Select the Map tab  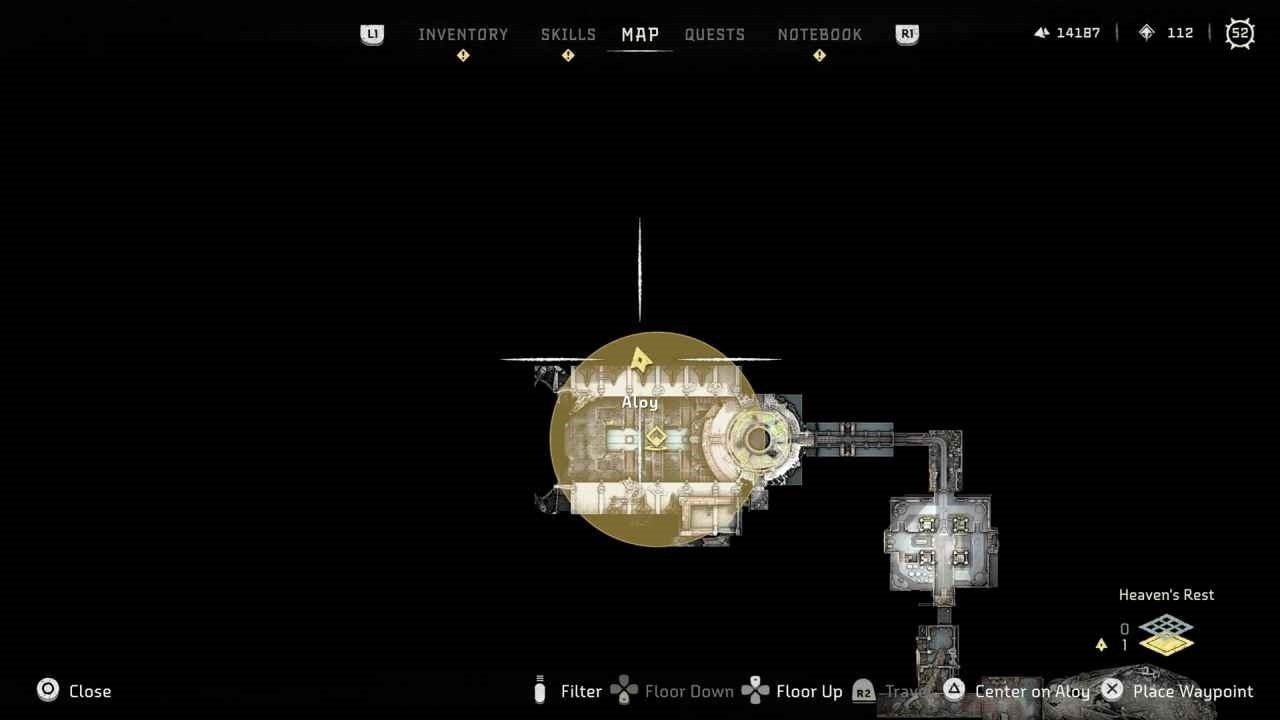pos(640,34)
